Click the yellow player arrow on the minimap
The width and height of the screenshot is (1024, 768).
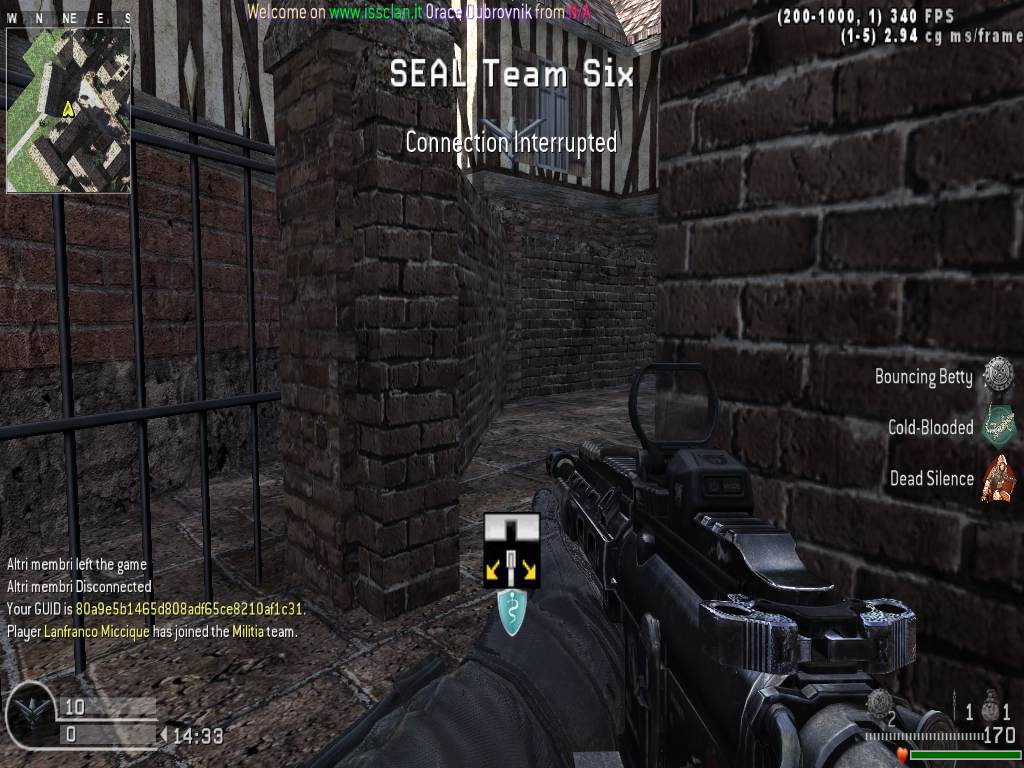pos(68,108)
